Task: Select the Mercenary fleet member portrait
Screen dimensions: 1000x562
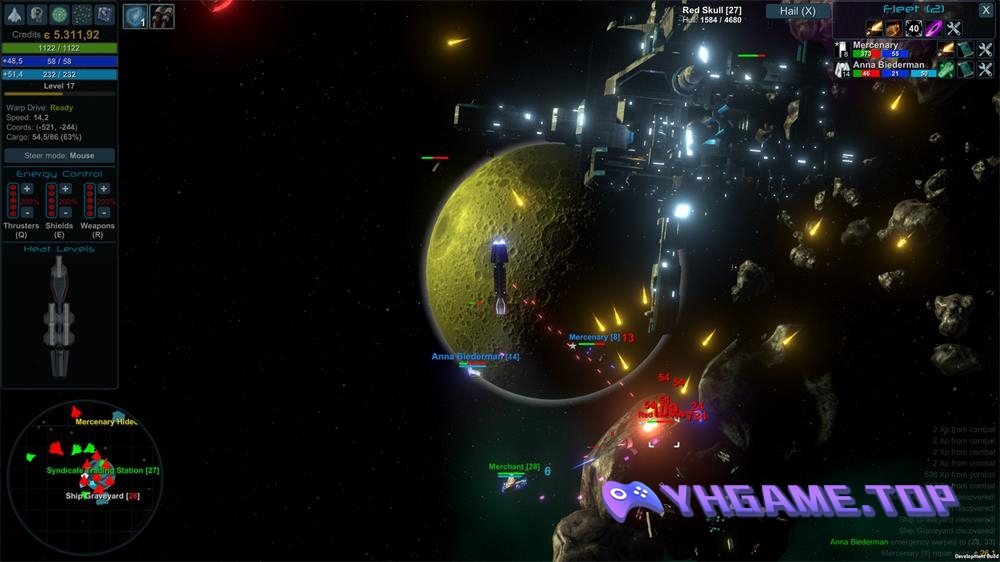Action: (843, 50)
